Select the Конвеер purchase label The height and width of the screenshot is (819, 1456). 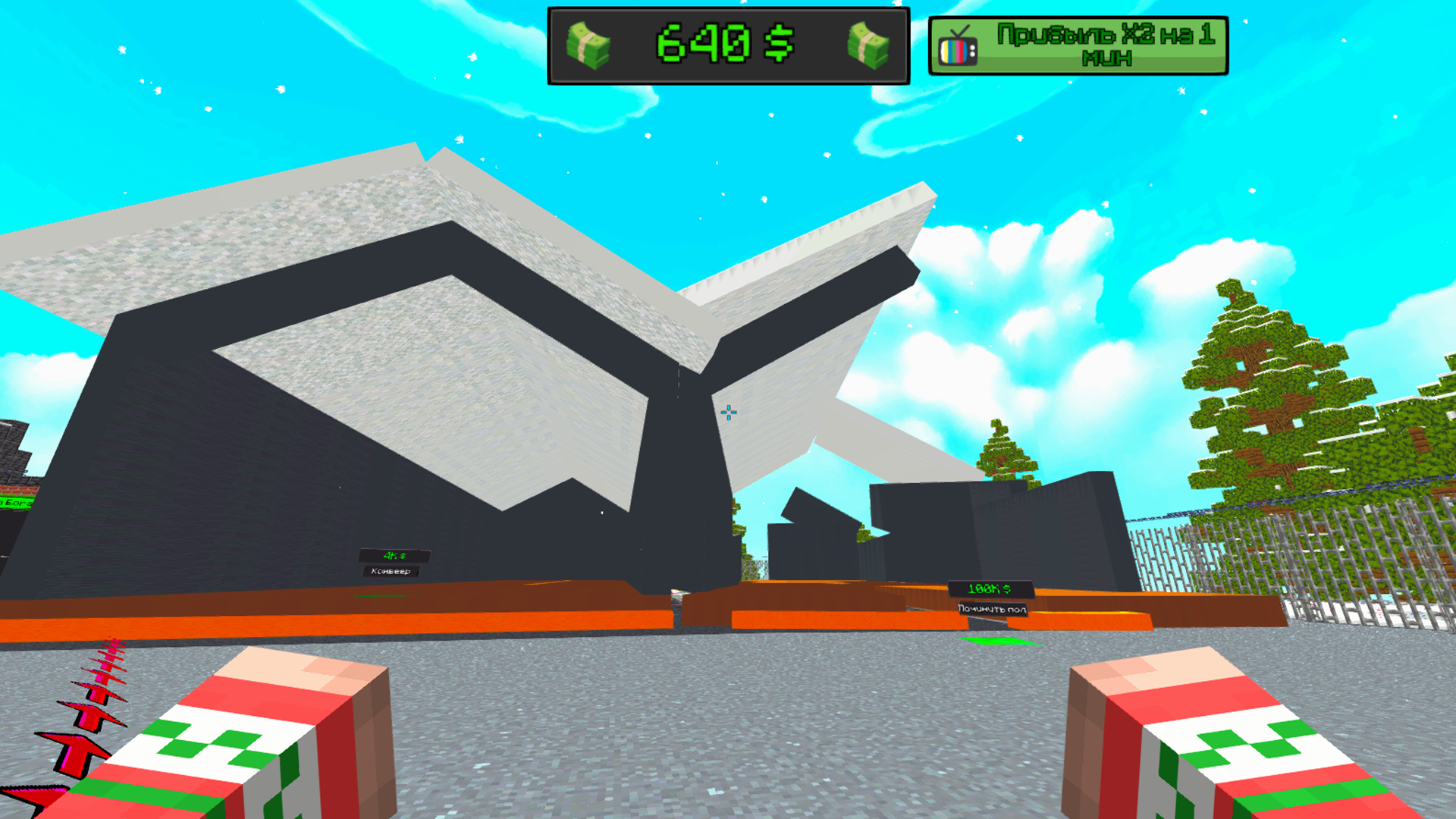point(391,572)
